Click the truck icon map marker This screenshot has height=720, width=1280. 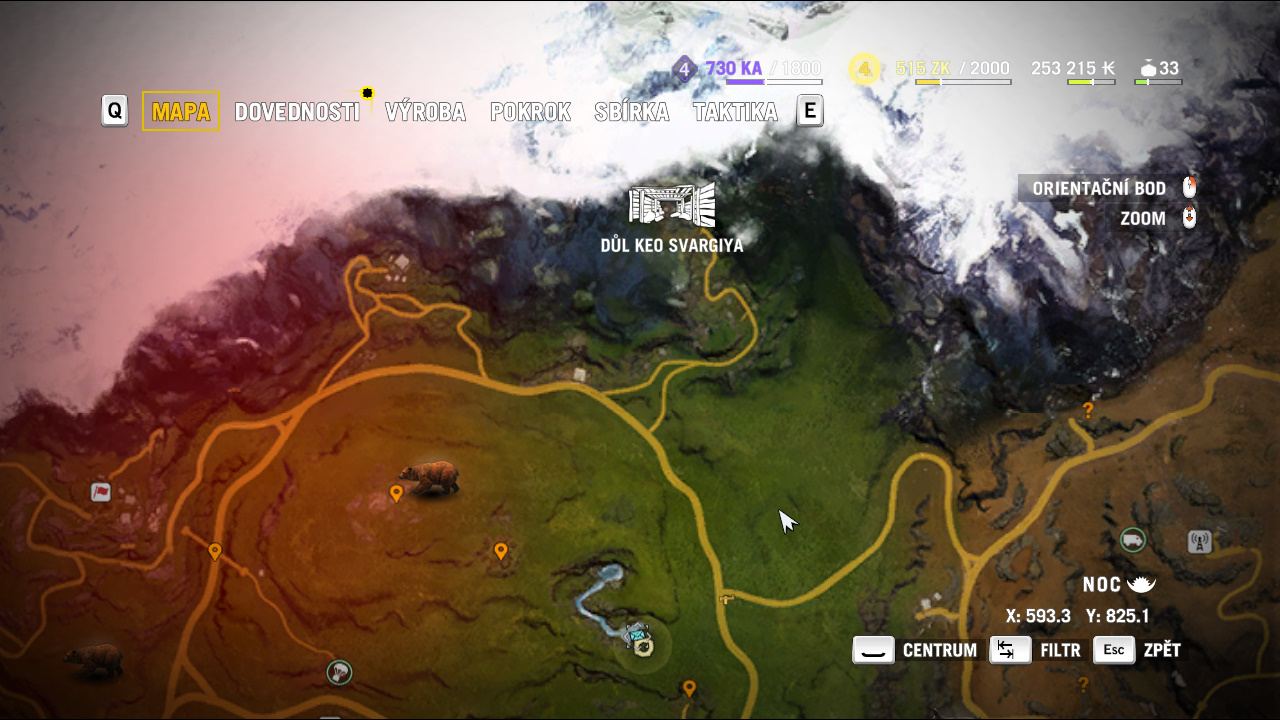tap(1132, 540)
